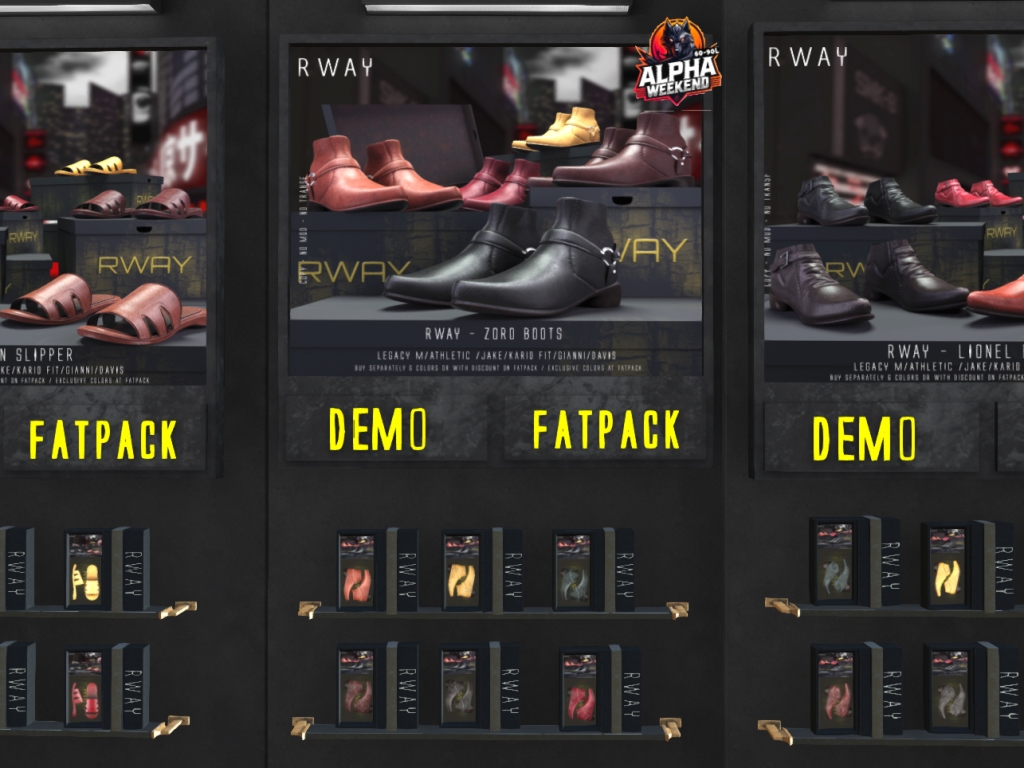
Task: Select the FATPACK button under the slipper poster
Action: (x=103, y=438)
